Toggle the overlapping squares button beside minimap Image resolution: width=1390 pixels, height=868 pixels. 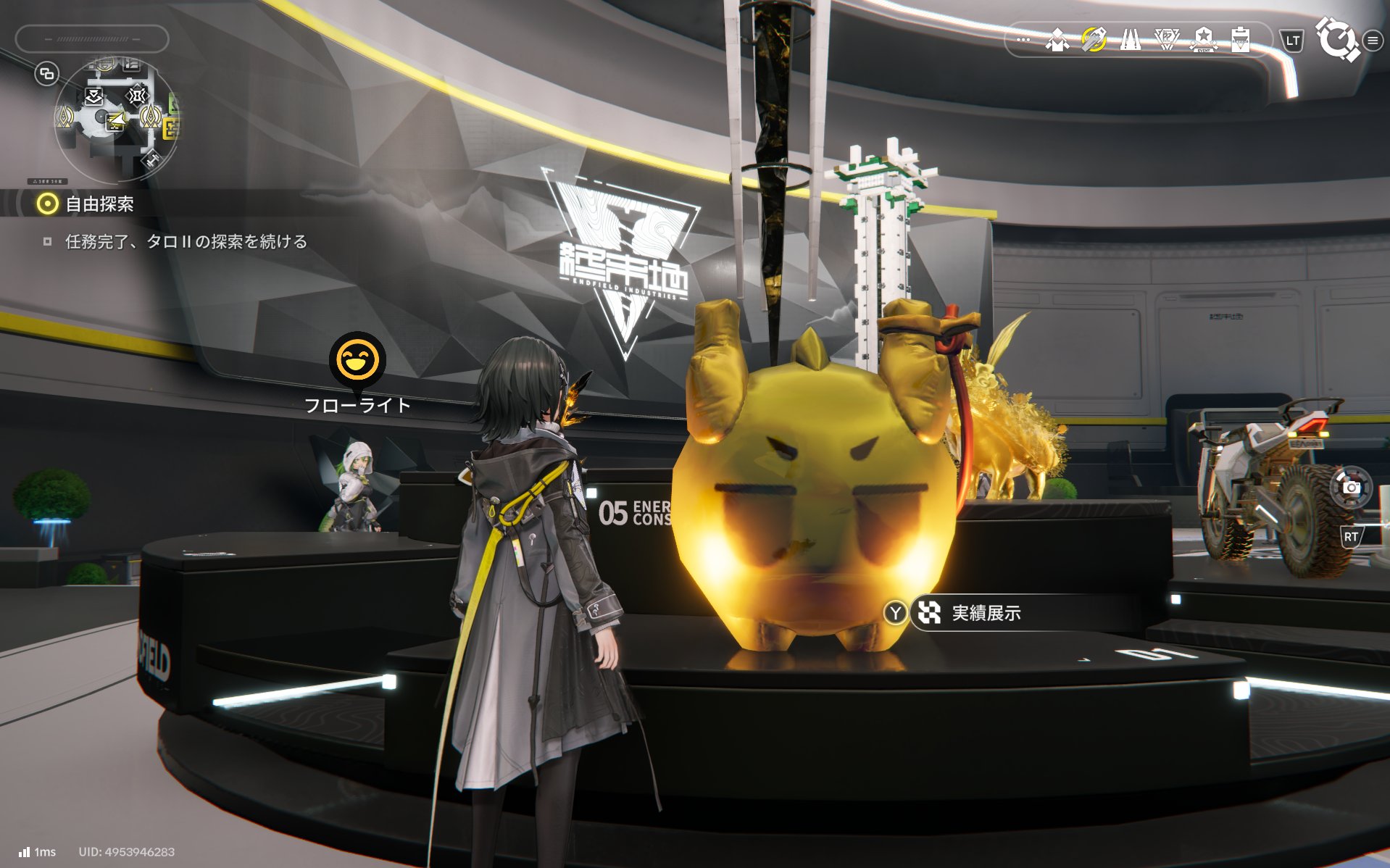pos(47,74)
